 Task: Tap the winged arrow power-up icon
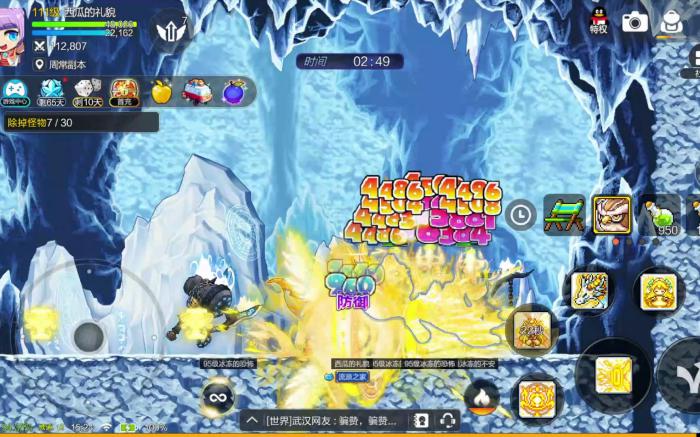[169, 31]
